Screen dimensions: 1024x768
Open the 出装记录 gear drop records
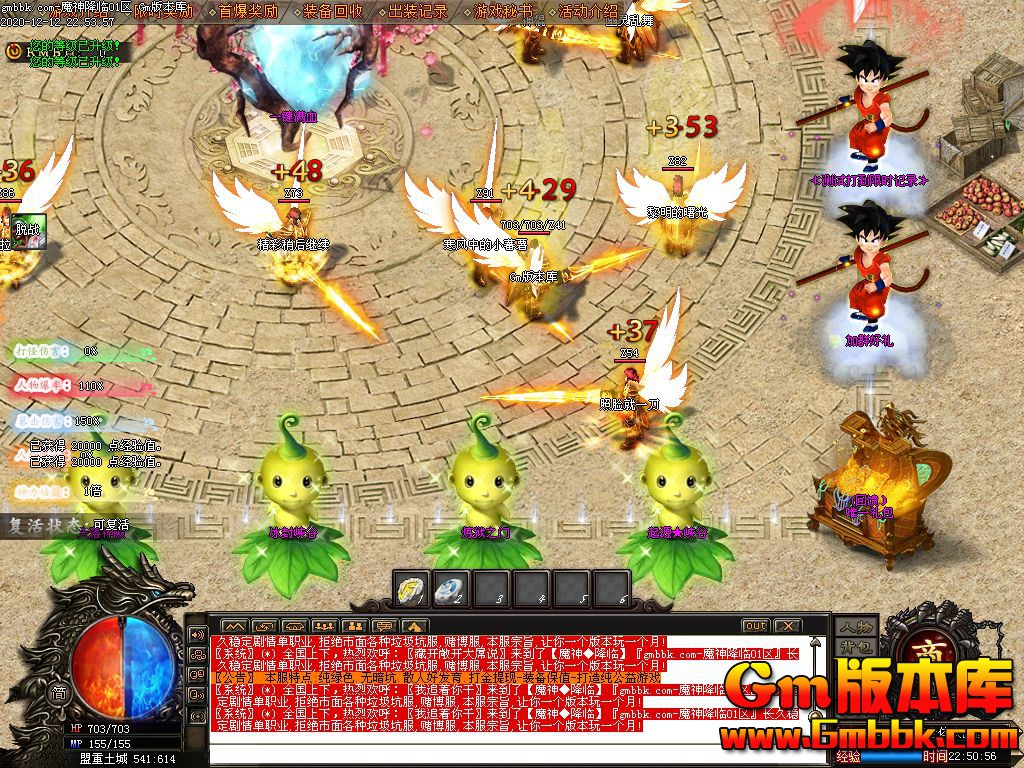pos(418,12)
